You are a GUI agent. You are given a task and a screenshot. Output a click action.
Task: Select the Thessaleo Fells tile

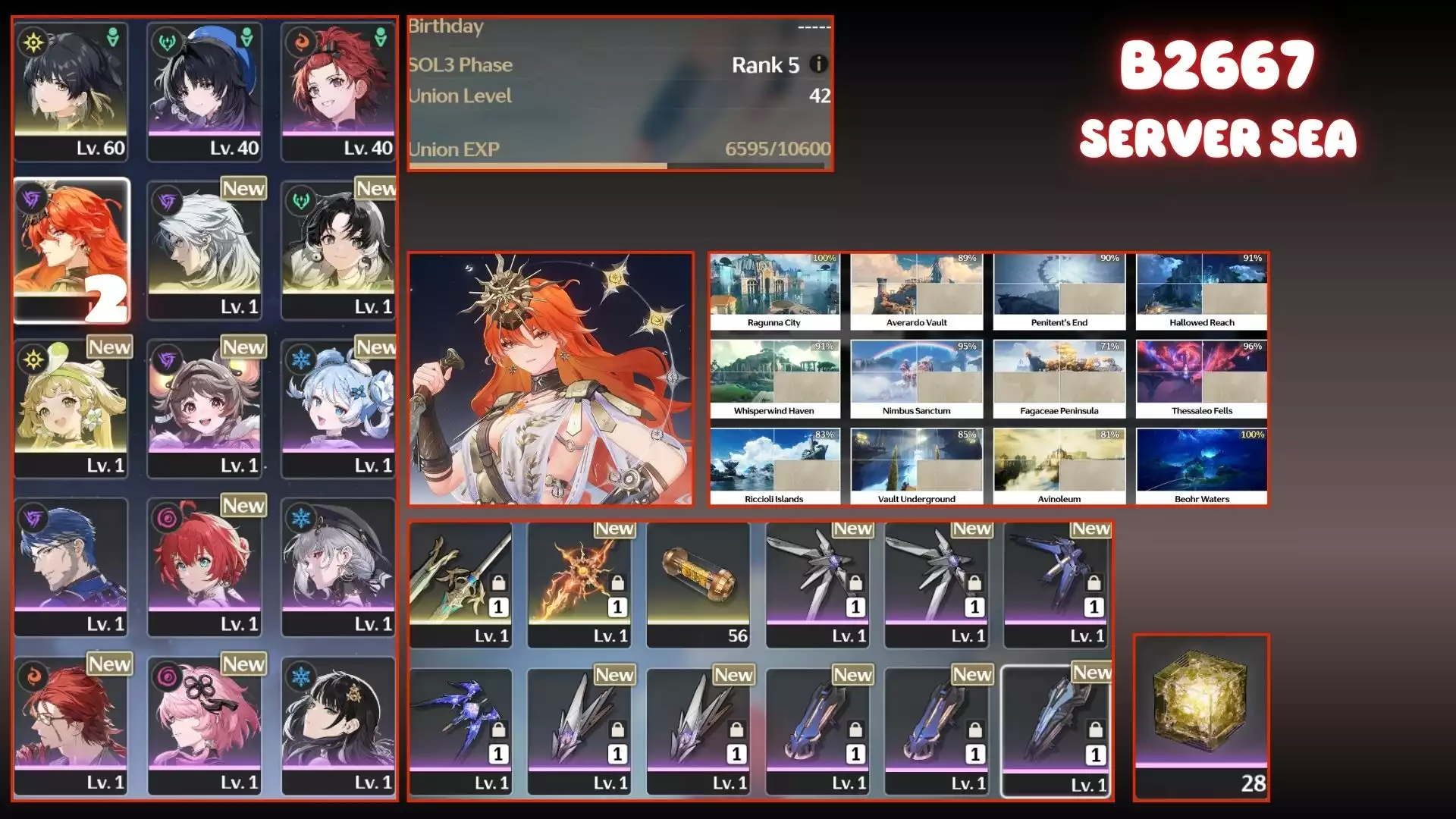pyautogui.click(x=1201, y=379)
